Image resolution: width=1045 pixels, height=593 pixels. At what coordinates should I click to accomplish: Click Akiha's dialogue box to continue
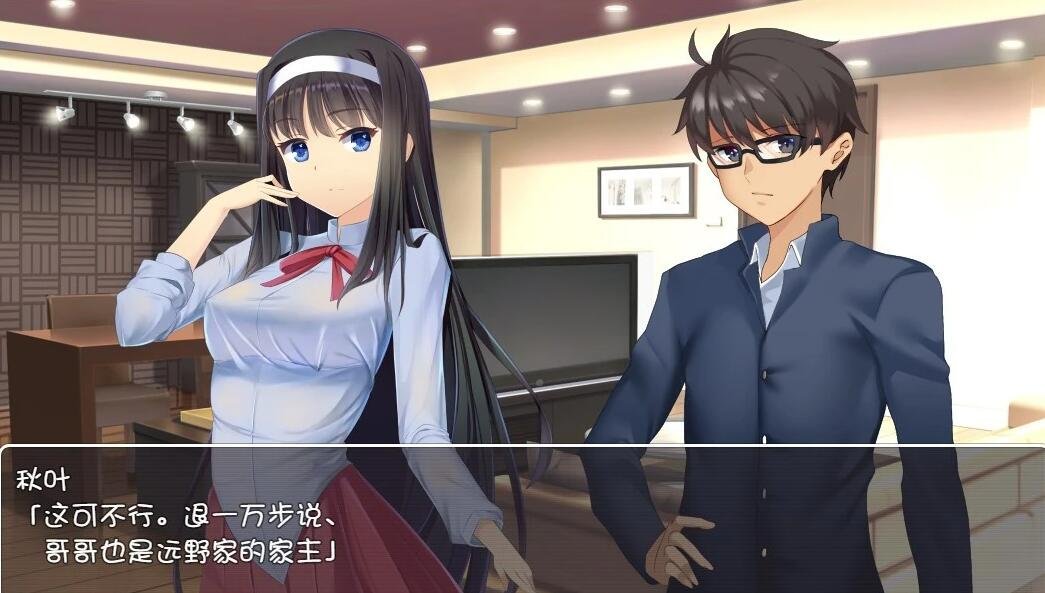click(522, 518)
